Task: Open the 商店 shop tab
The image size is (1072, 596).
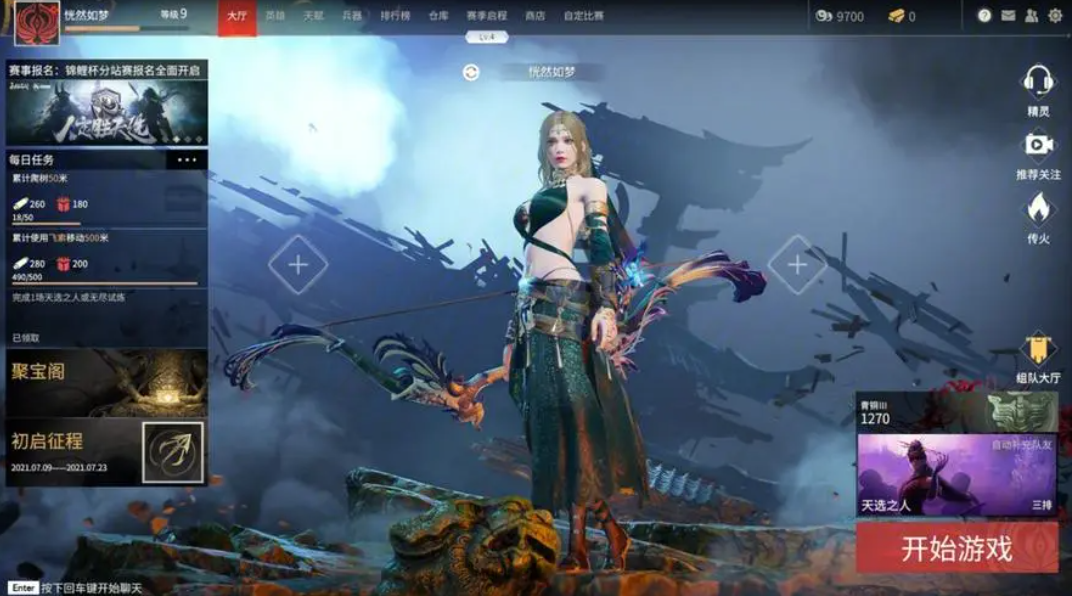Action: point(535,16)
